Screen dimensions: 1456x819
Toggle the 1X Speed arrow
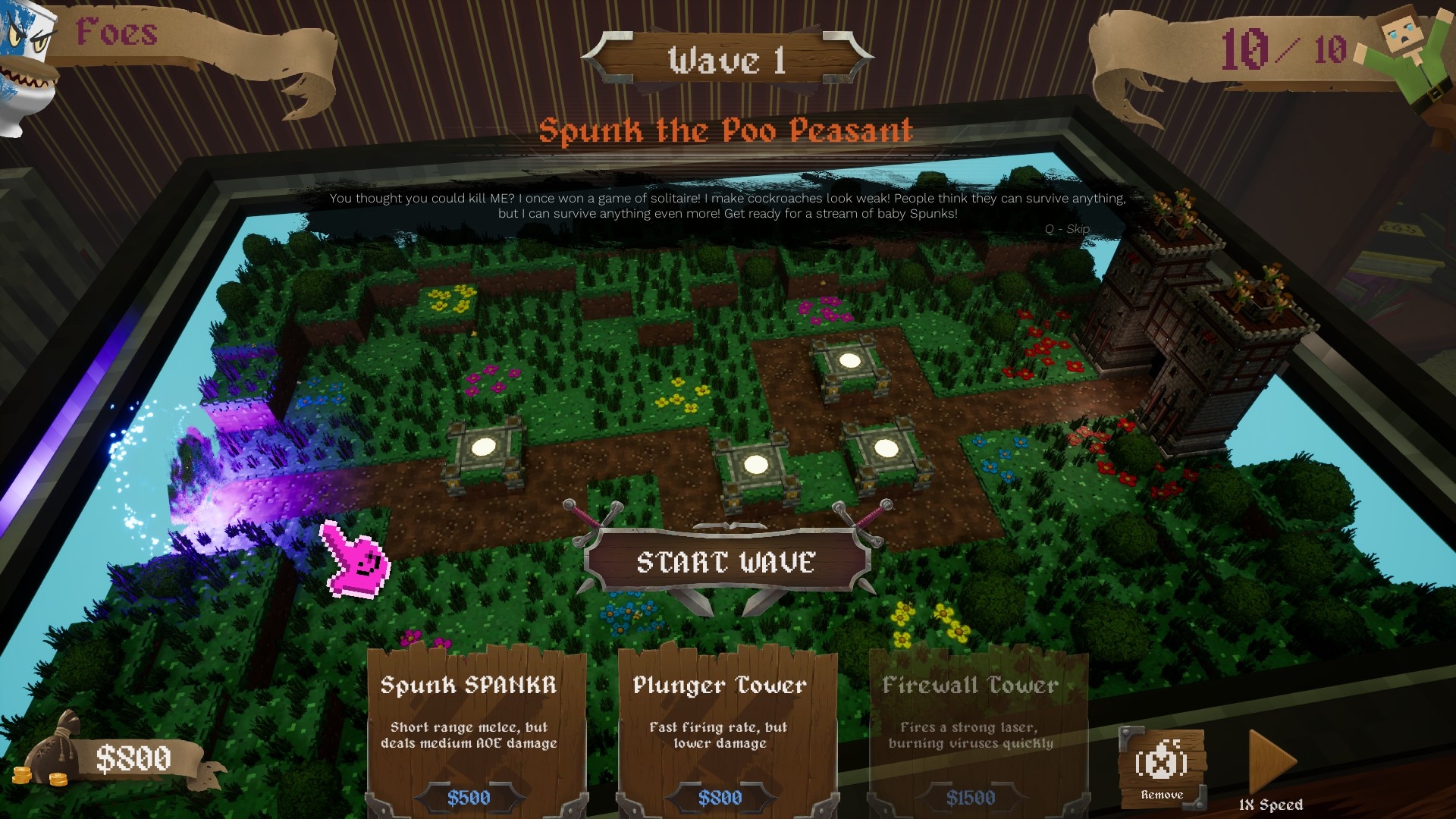1271,762
